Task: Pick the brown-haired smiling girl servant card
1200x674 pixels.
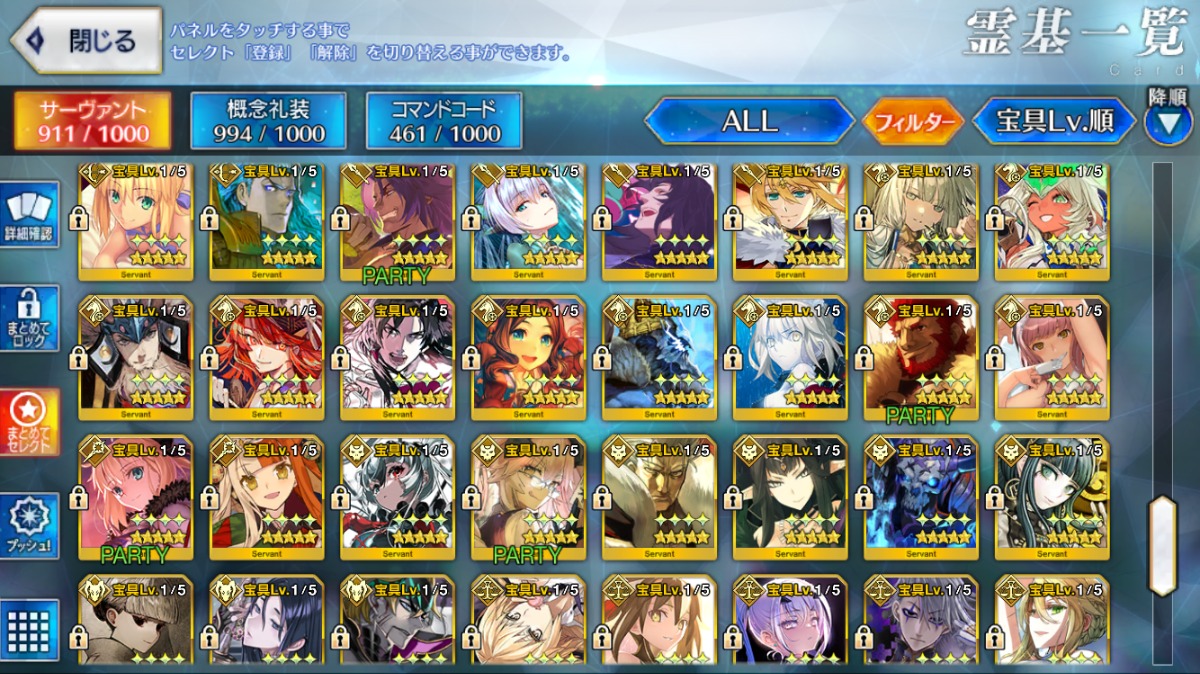Action: [x=528, y=355]
